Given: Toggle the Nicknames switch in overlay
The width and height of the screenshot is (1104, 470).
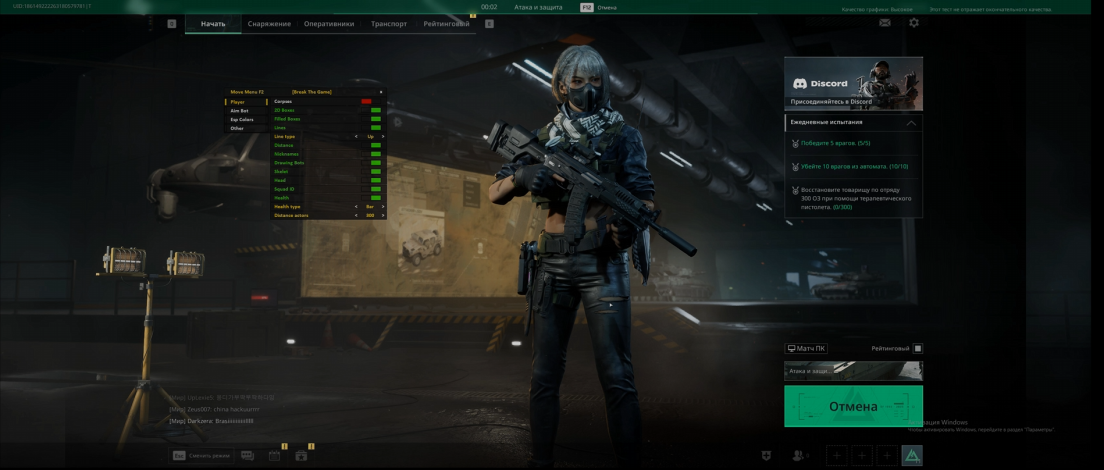Looking at the screenshot, I should coord(376,154).
